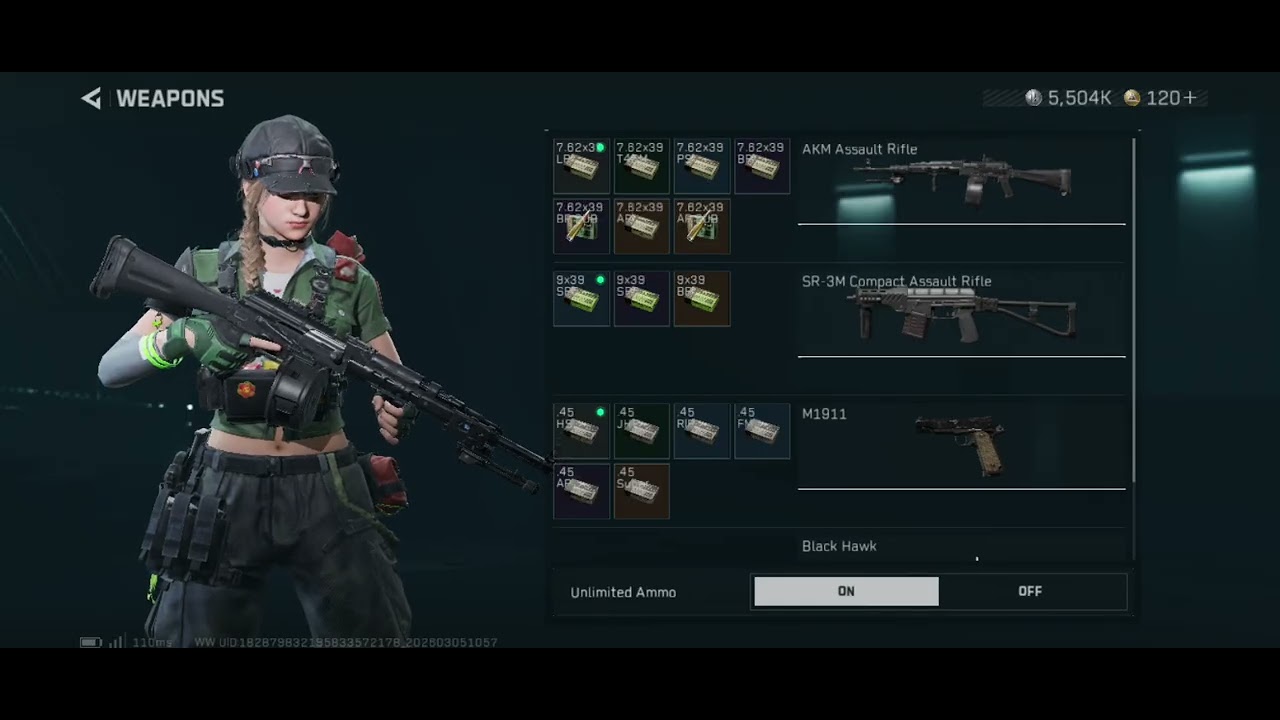
Task: Turn Unlimited Ammo ON
Action: (846, 592)
